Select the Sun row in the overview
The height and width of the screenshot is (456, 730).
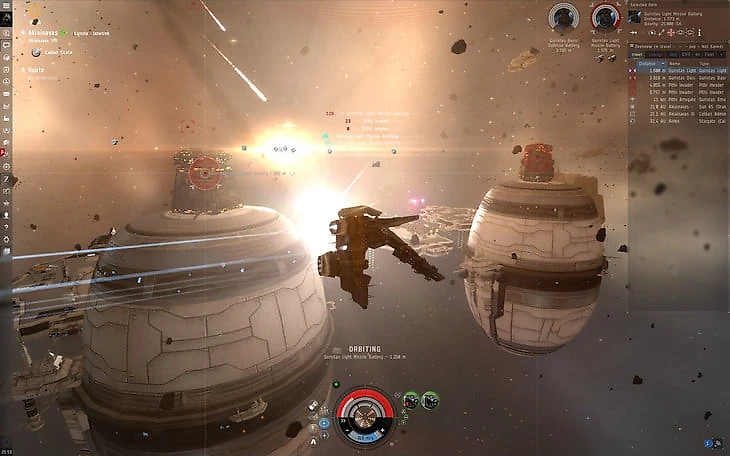point(678,107)
